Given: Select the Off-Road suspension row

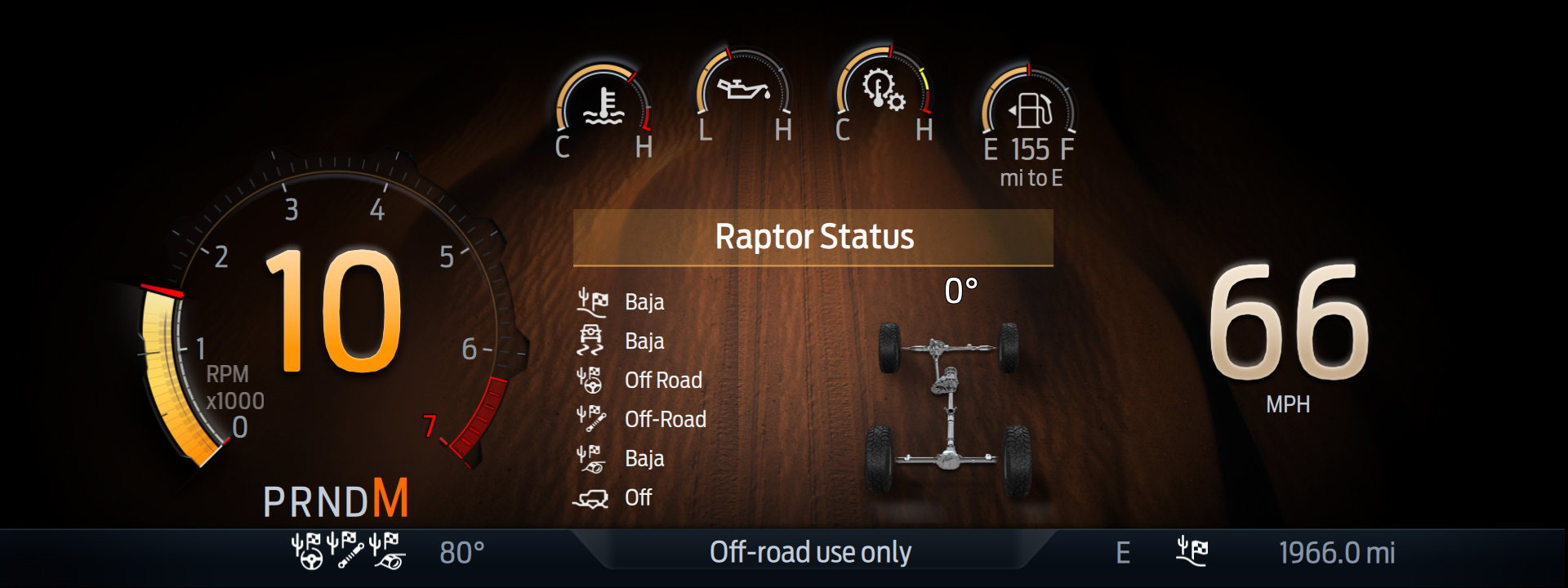Looking at the screenshot, I should pos(641,420).
